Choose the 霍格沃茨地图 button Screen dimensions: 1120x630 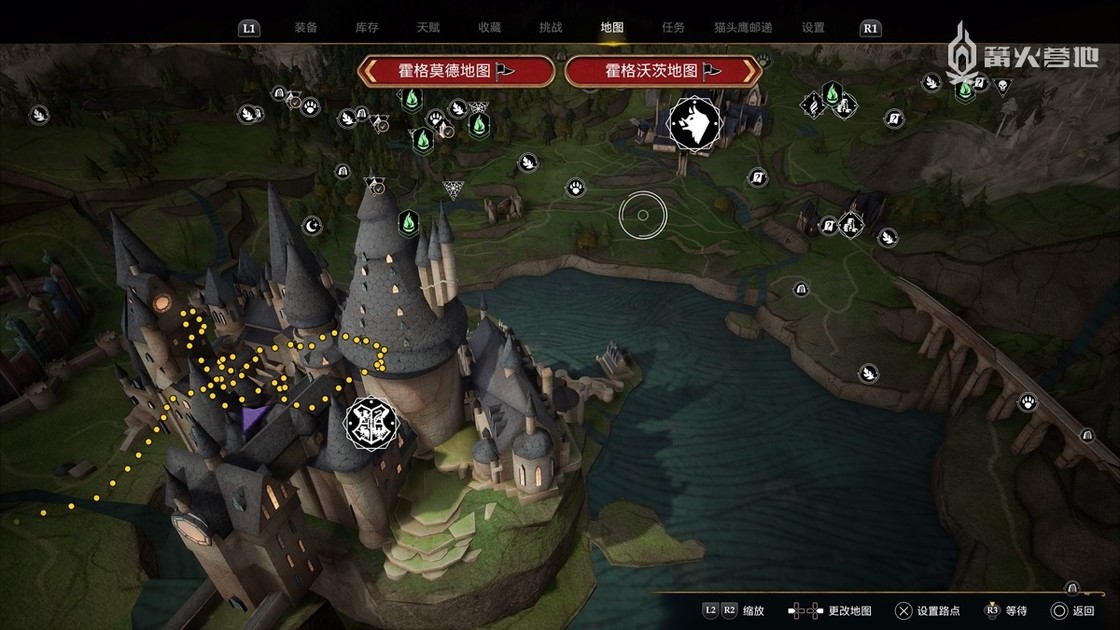click(x=663, y=71)
